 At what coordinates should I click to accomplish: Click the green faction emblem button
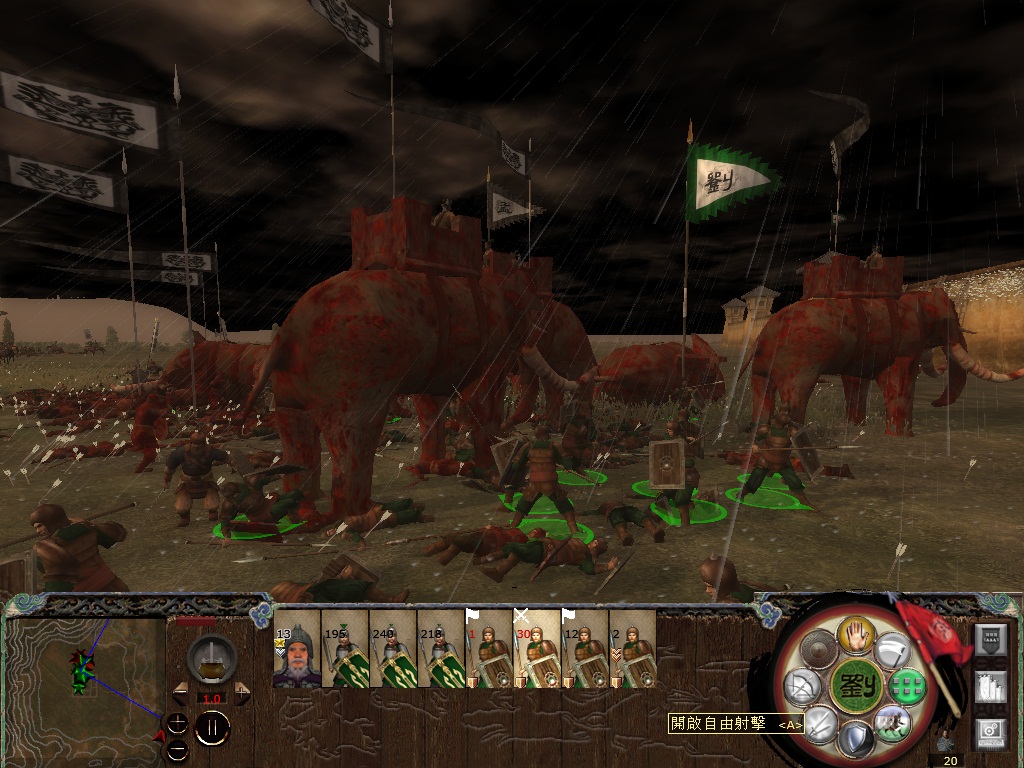(856, 686)
